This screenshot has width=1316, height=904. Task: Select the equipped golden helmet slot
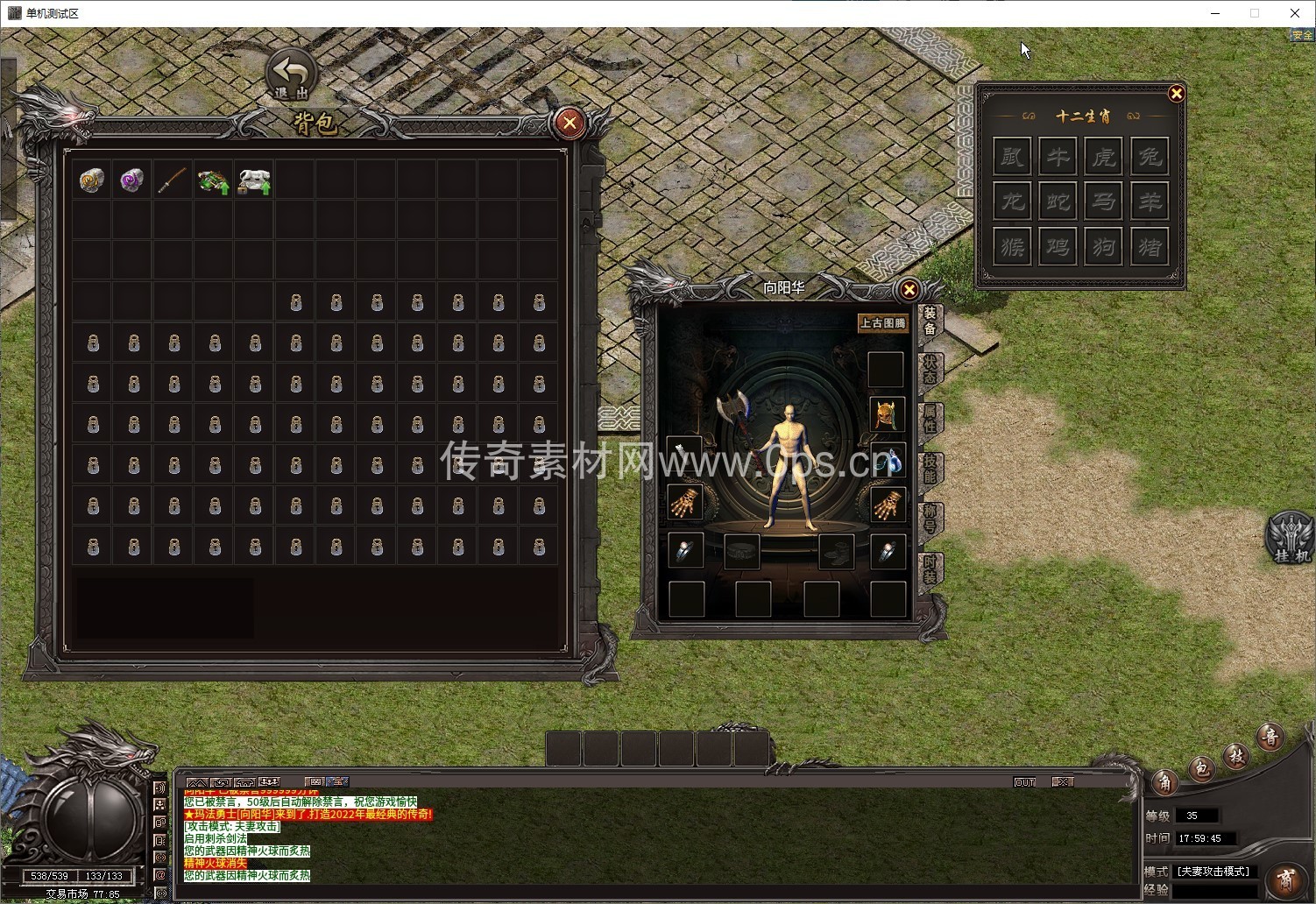click(887, 414)
